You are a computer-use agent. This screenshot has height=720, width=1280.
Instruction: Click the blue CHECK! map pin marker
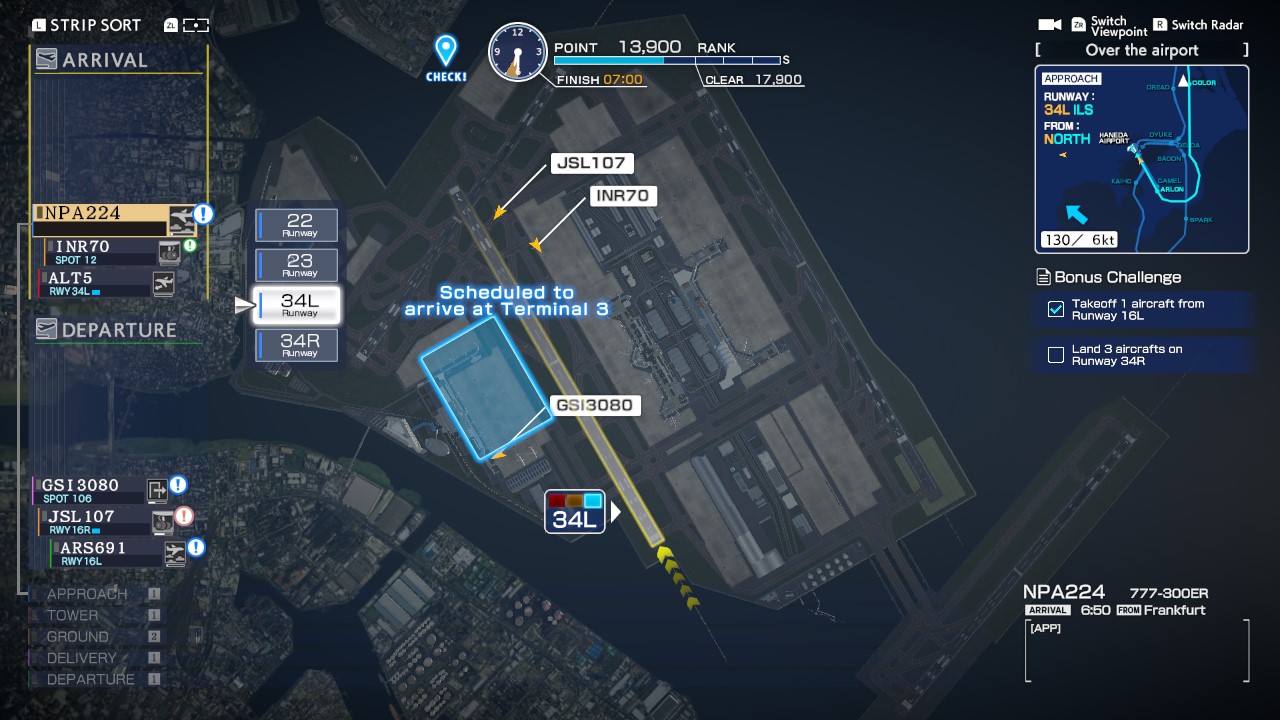444,45
